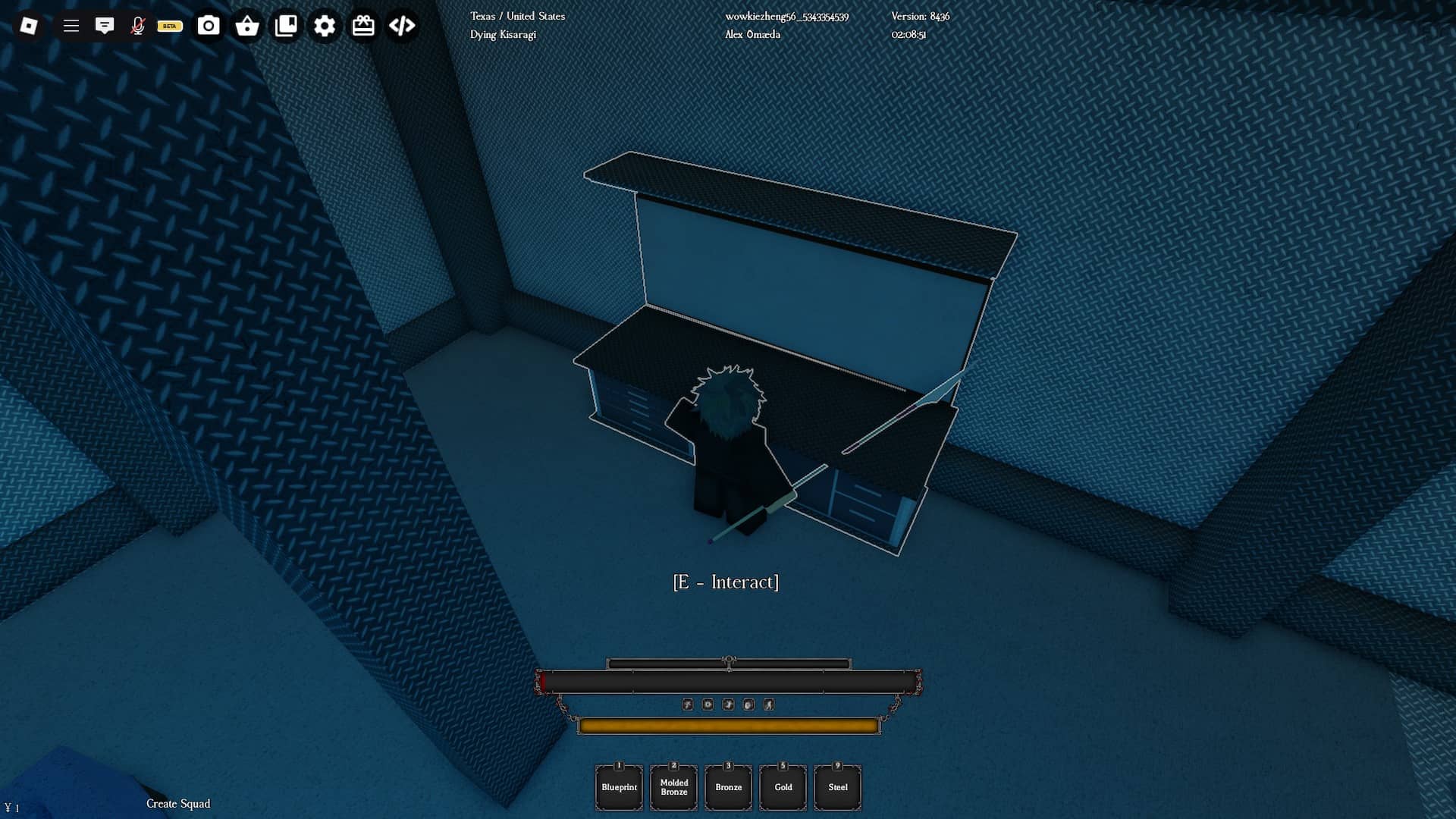Select the running figure status icon
The image size is (1456, 819).
[769, 704]
